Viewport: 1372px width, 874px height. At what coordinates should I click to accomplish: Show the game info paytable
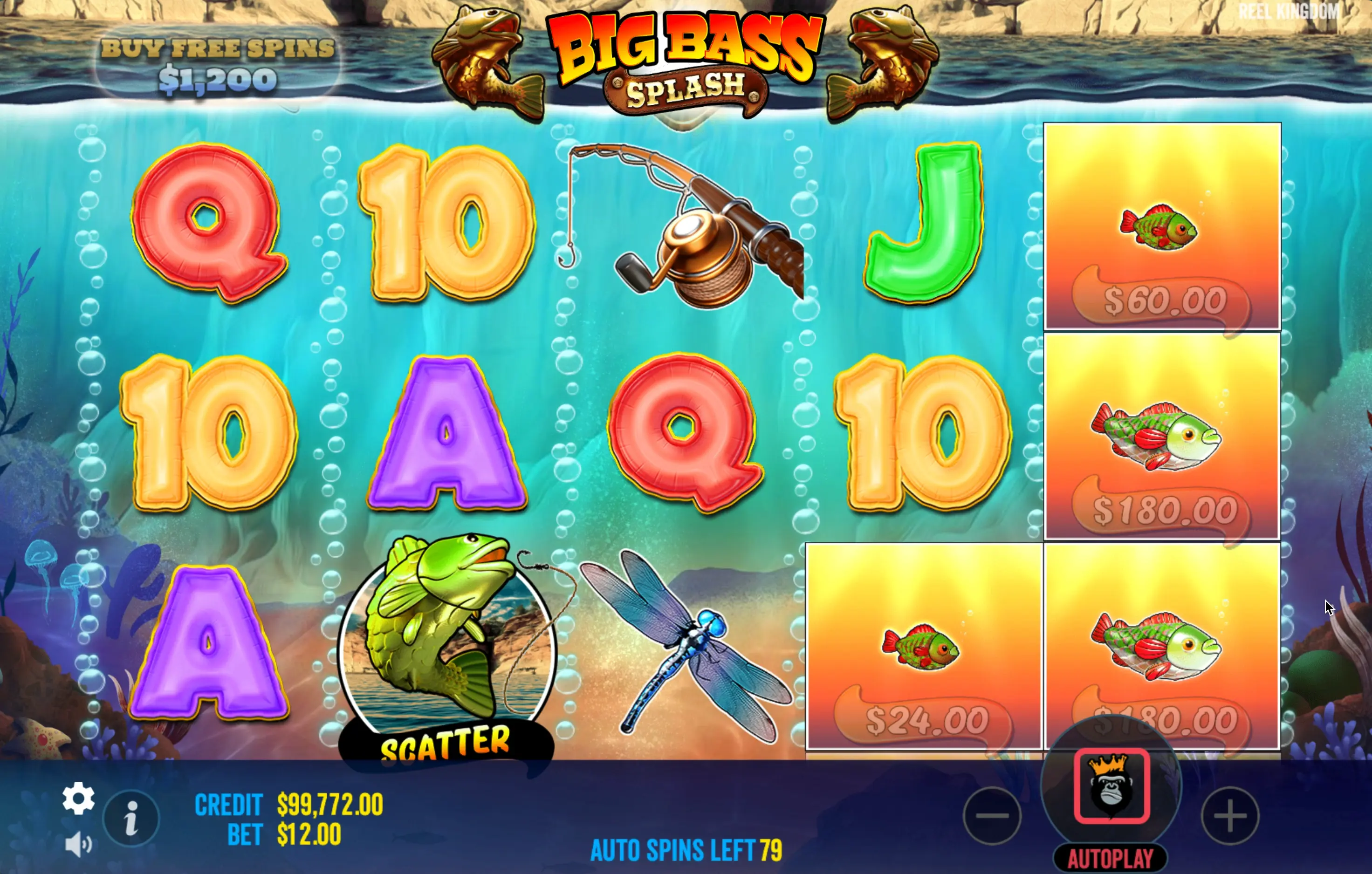pyautogui.click(x=131, y=818)
